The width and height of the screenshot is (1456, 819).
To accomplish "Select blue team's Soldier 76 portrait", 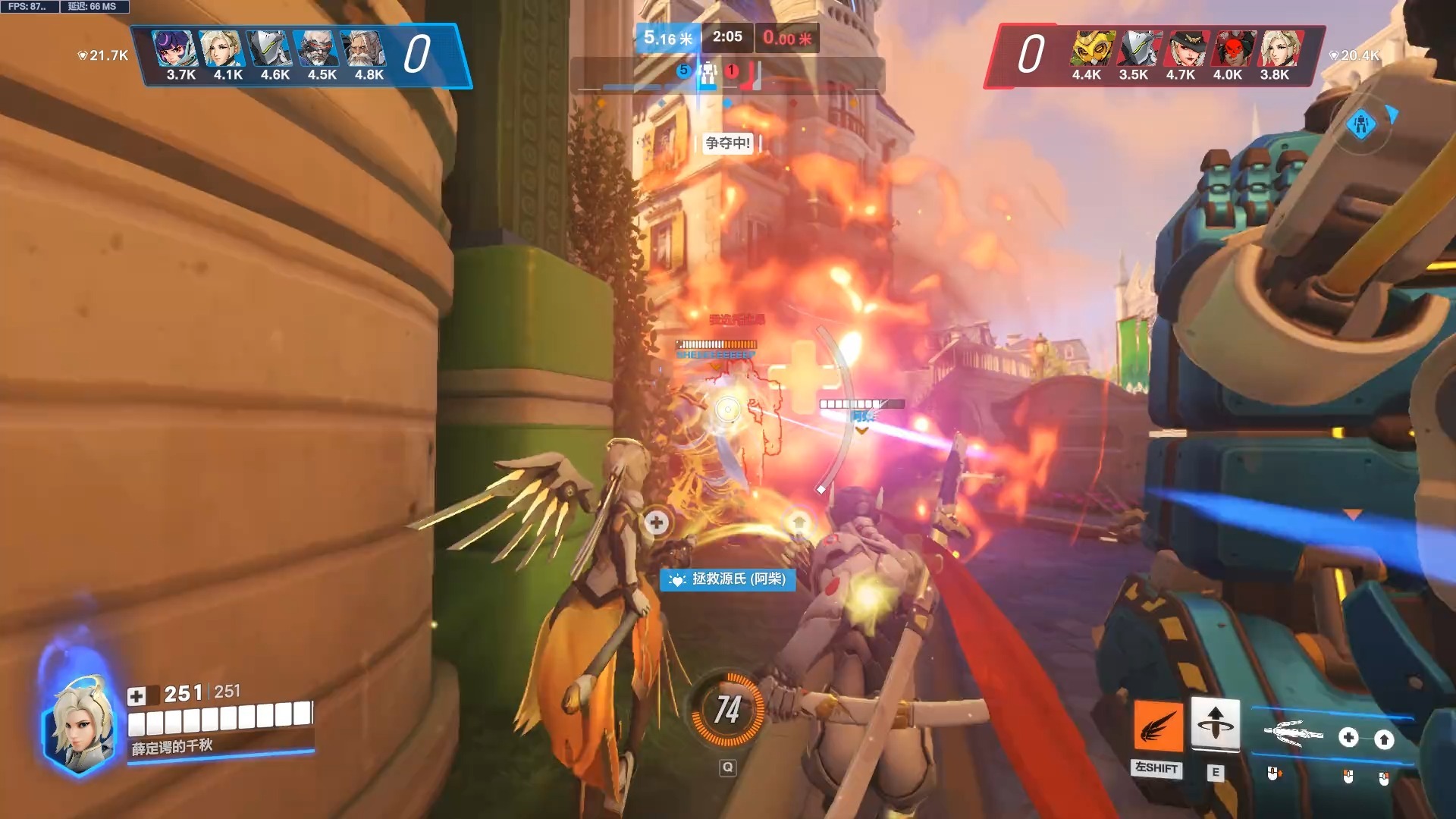I will 316,49.
